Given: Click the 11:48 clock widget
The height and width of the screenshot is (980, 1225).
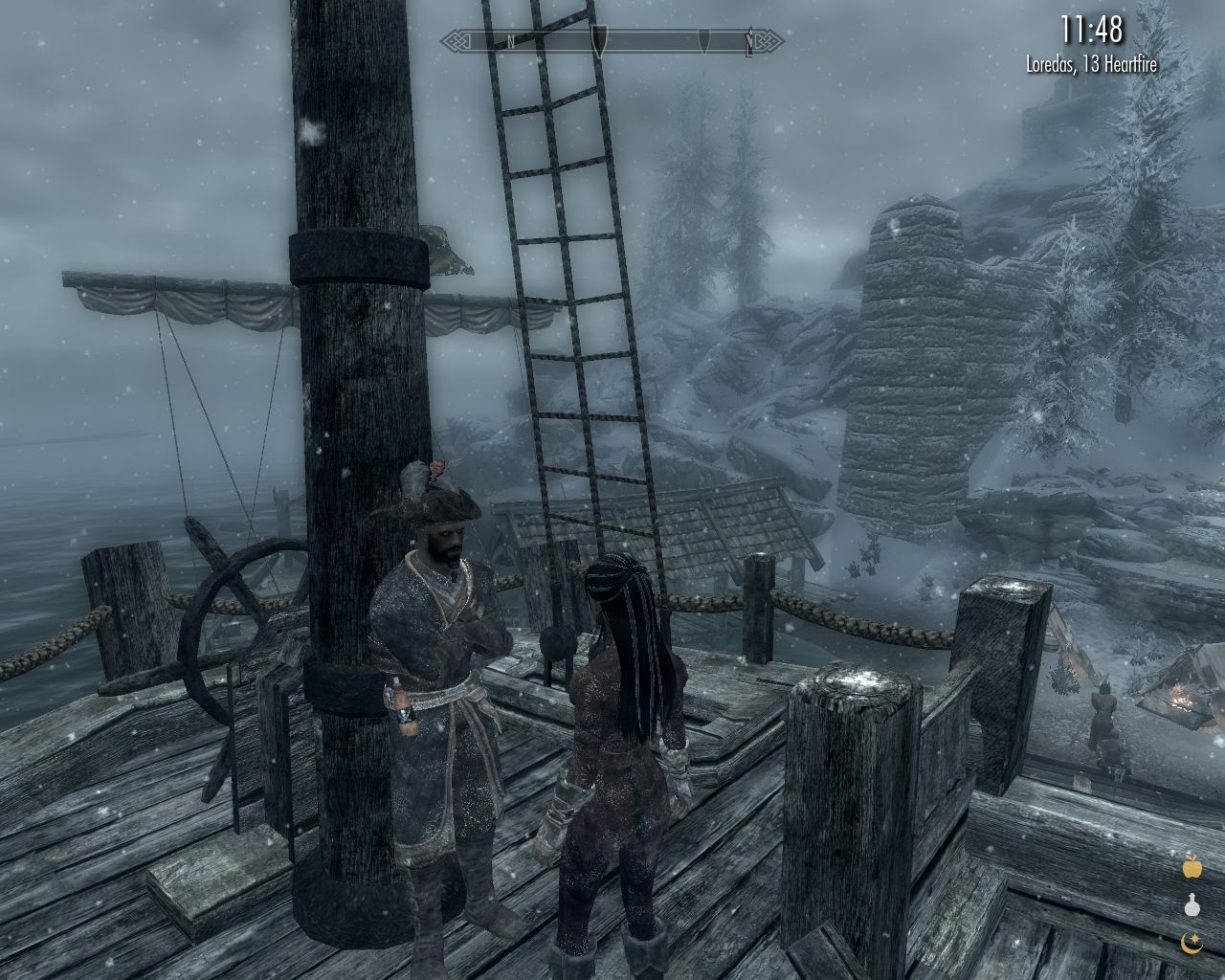Looking at the screenshot, I should click(x=1090, y=31).
